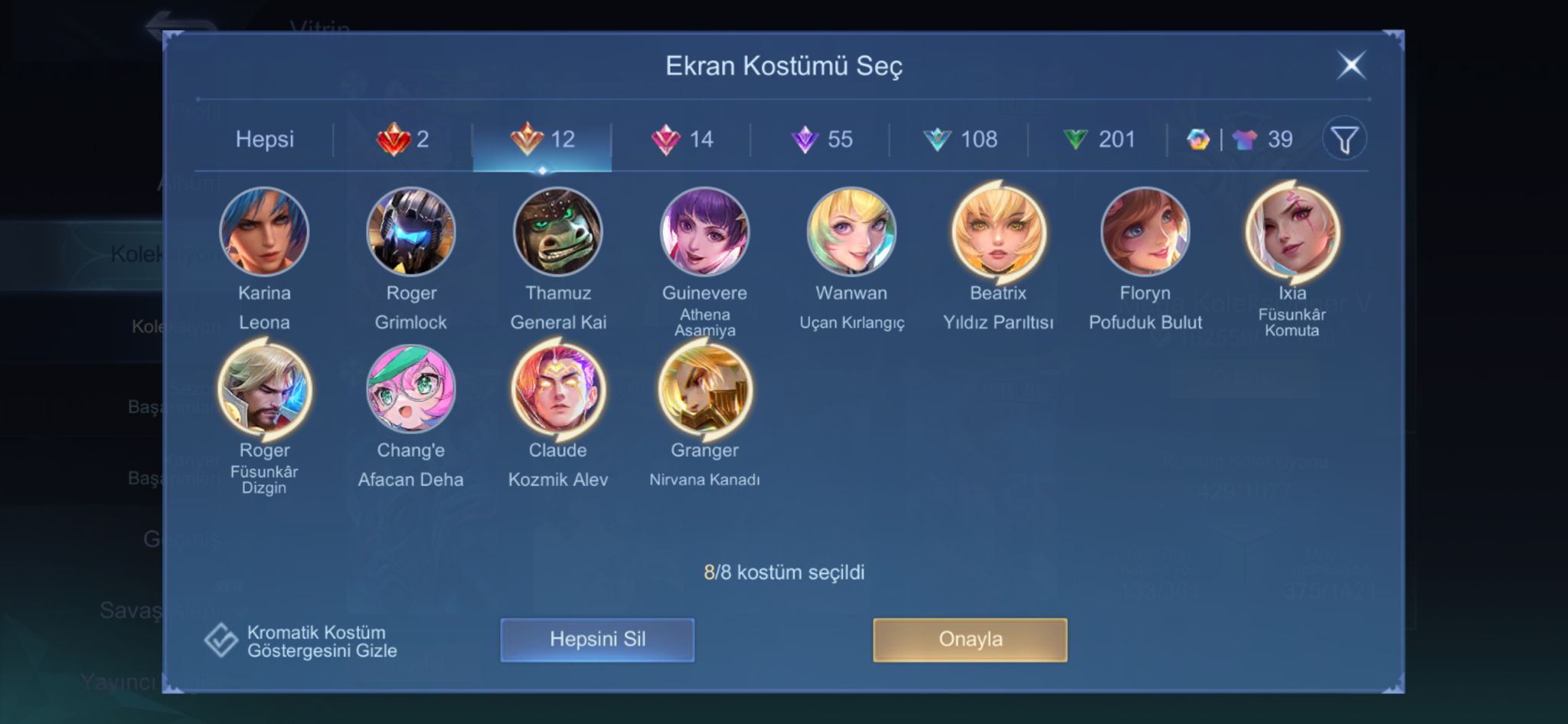Screen dimensions: 1568x724
Task: Select the tab showing 39 special skins
Action: coord(1240,139)
